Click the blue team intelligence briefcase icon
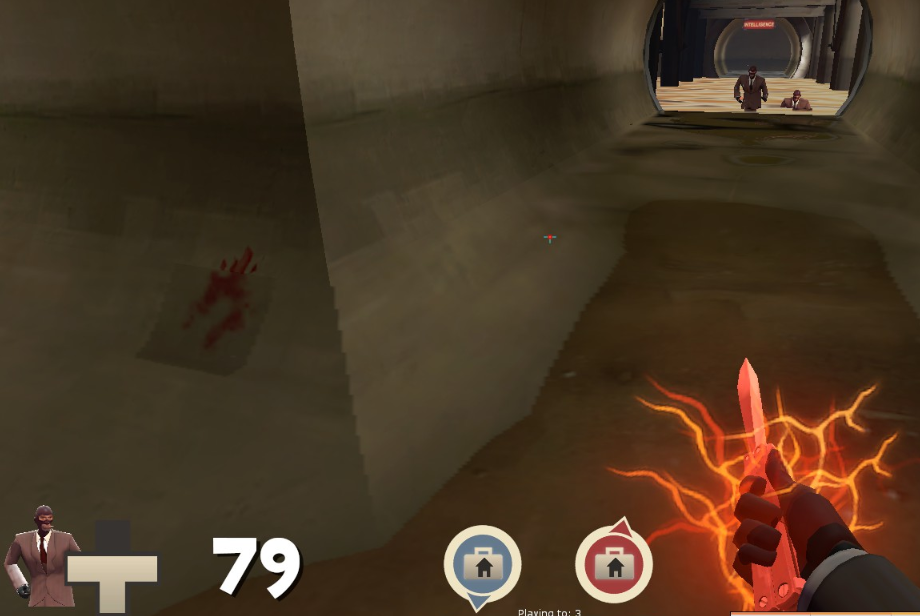Screen dimensions: 920x616 point(483,565)
